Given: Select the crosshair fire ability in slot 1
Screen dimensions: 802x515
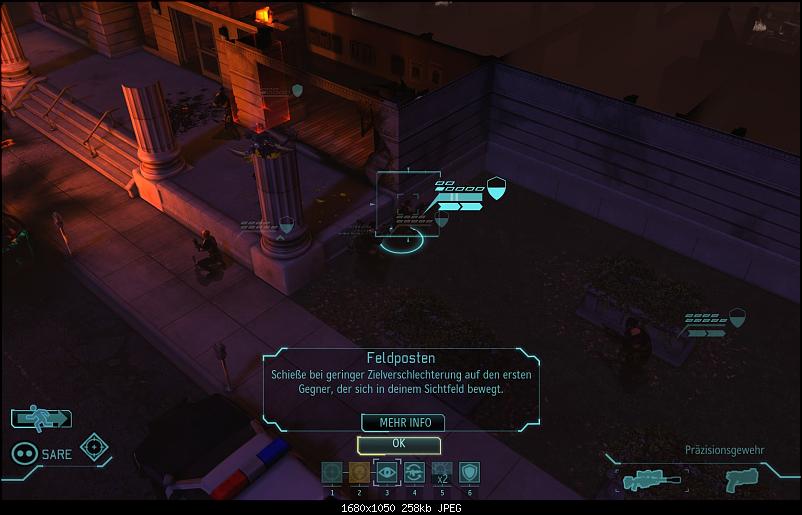Looking at the screenshot, I should 332,472.
